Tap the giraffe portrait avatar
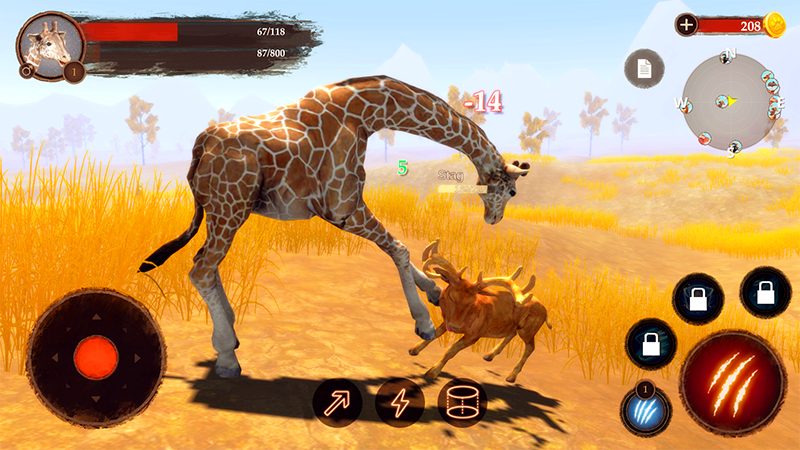The image size is (800, 450). coord(49,45)
